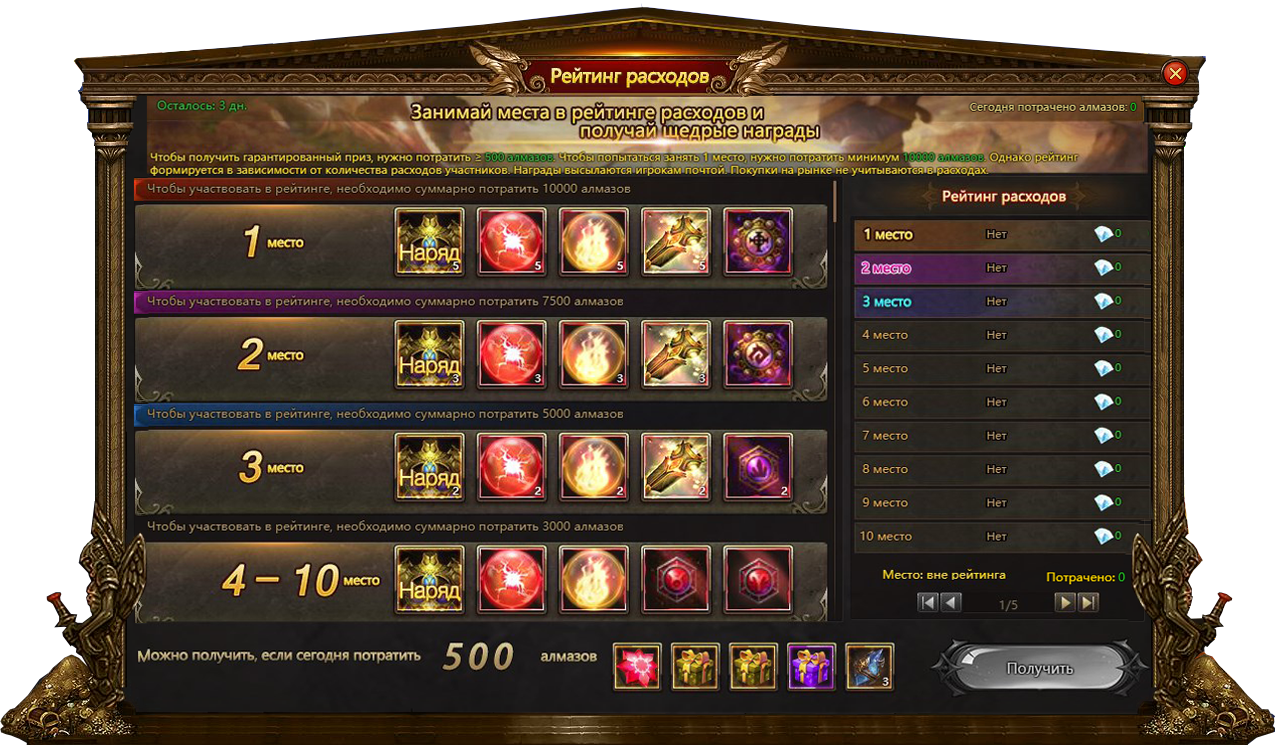View the red flower daily reward

(637, 667)
